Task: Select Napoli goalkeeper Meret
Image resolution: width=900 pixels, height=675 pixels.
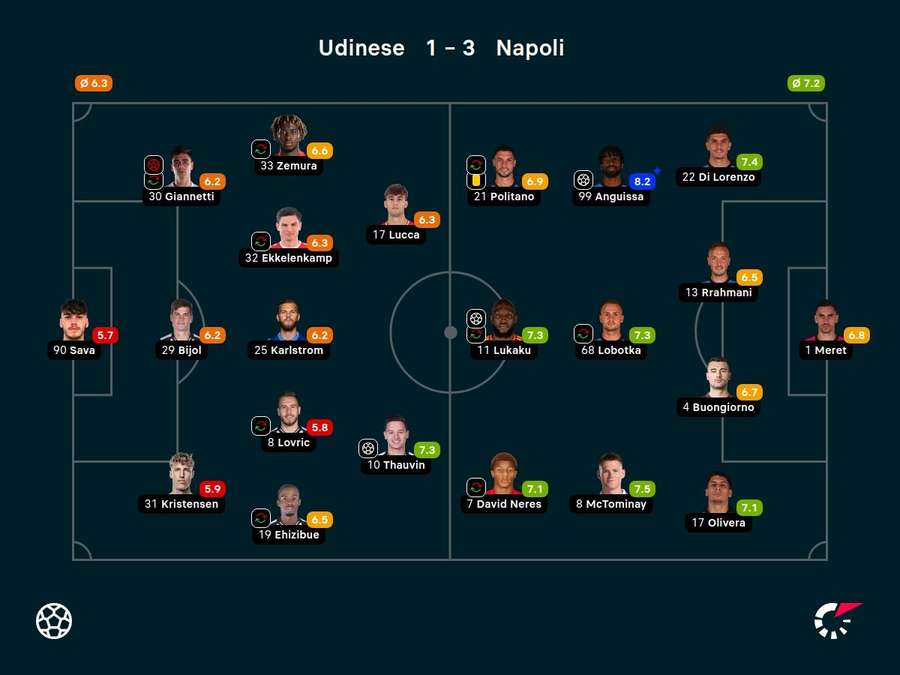Action: point(825,320)
